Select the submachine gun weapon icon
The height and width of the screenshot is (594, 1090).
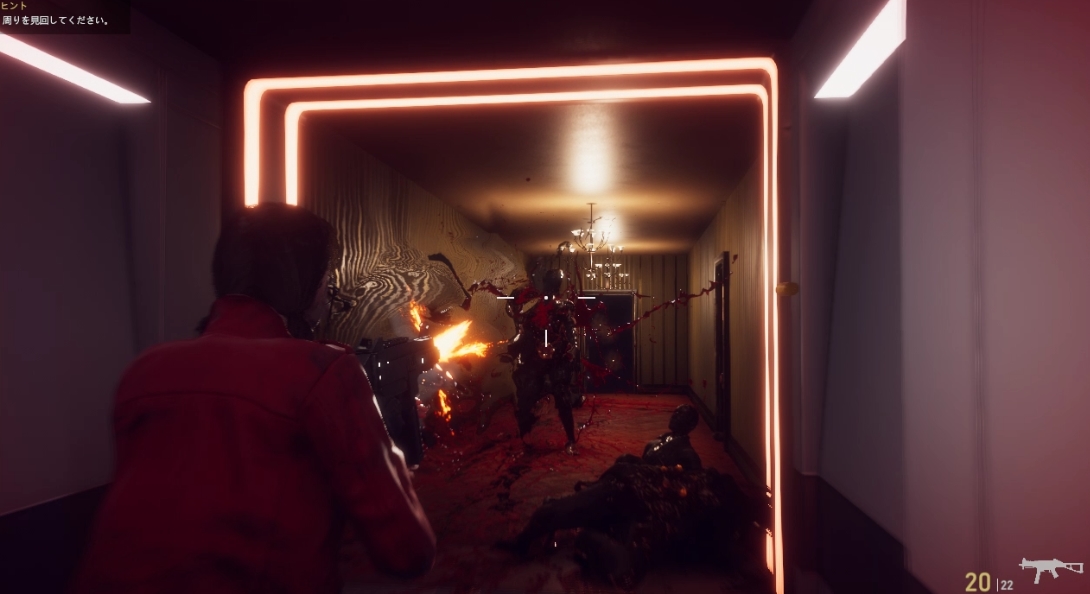point(1050,568)
